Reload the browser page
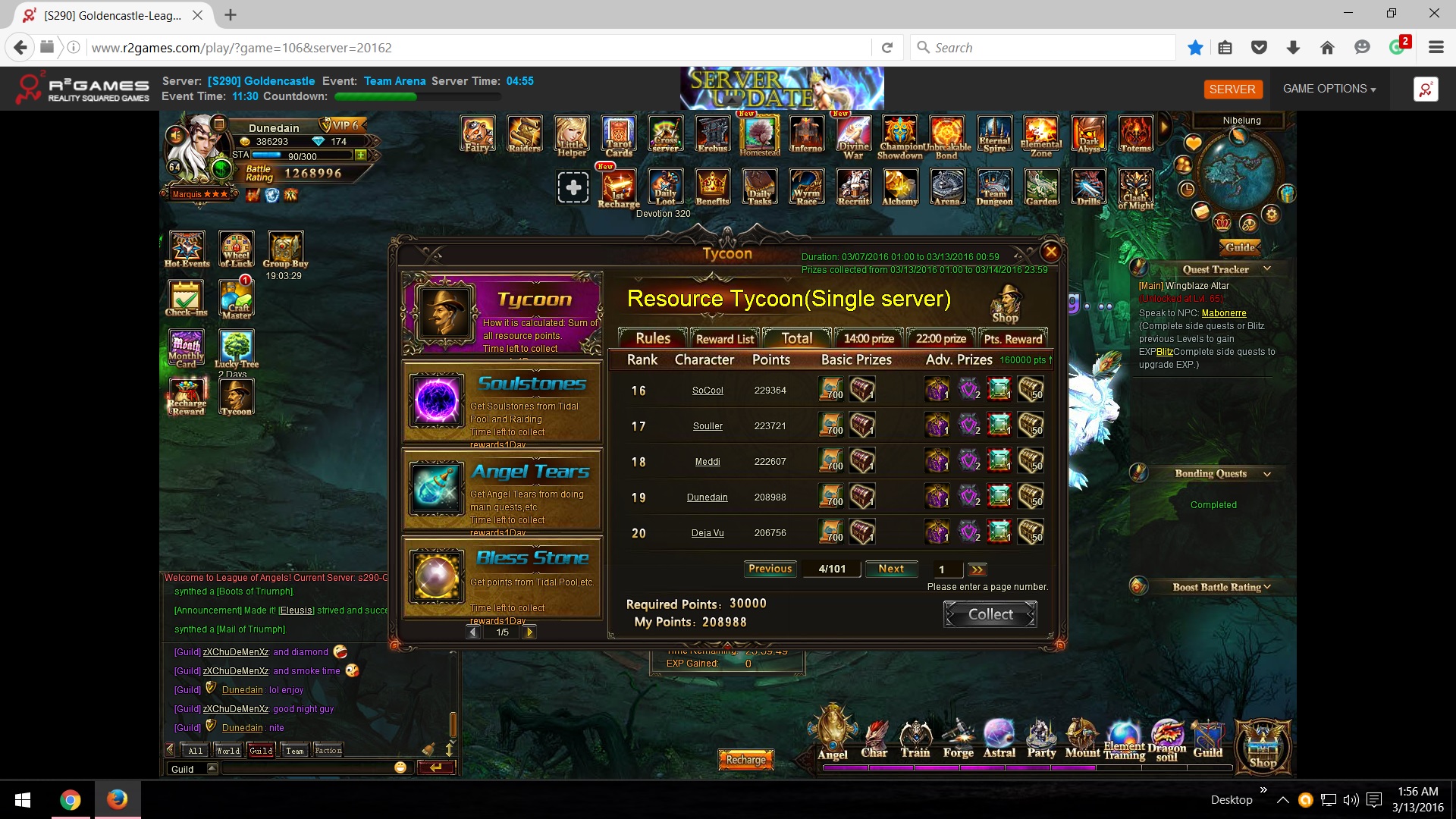The width and height of the screenshot is (1456, 819). click(887, 48)
